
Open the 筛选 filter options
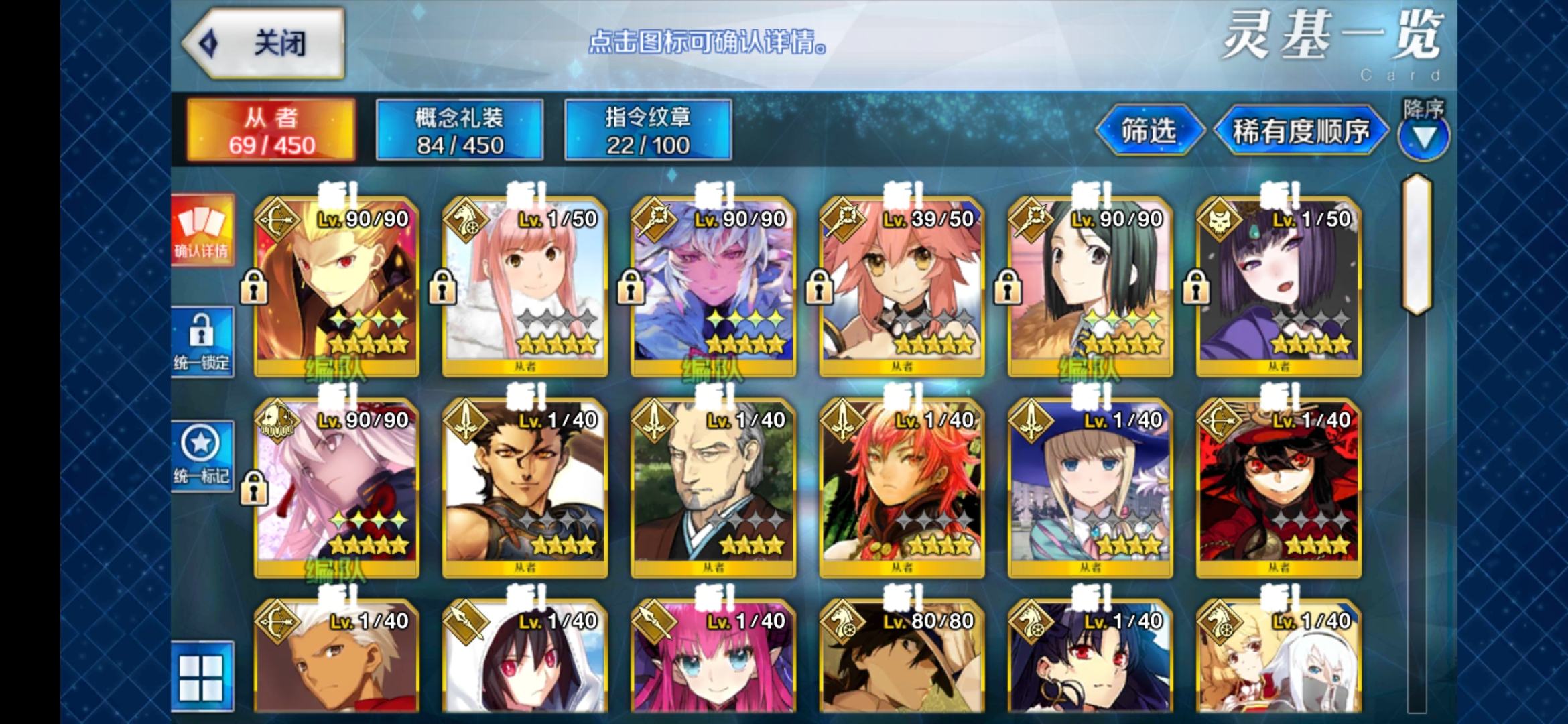click(1149, 130)
